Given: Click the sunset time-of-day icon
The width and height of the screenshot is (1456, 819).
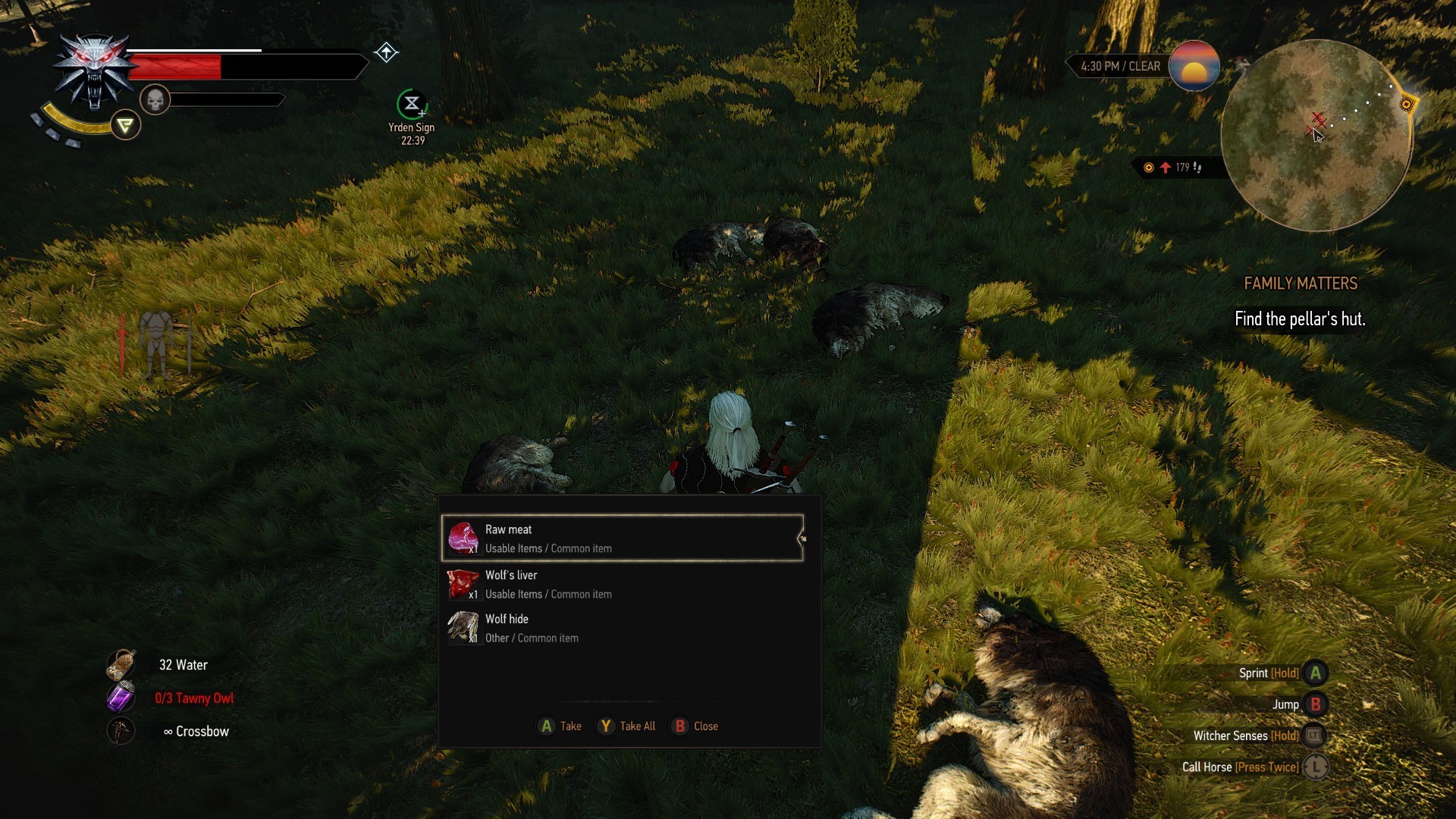Looking at the screenshot, I should pos(1194,66).
